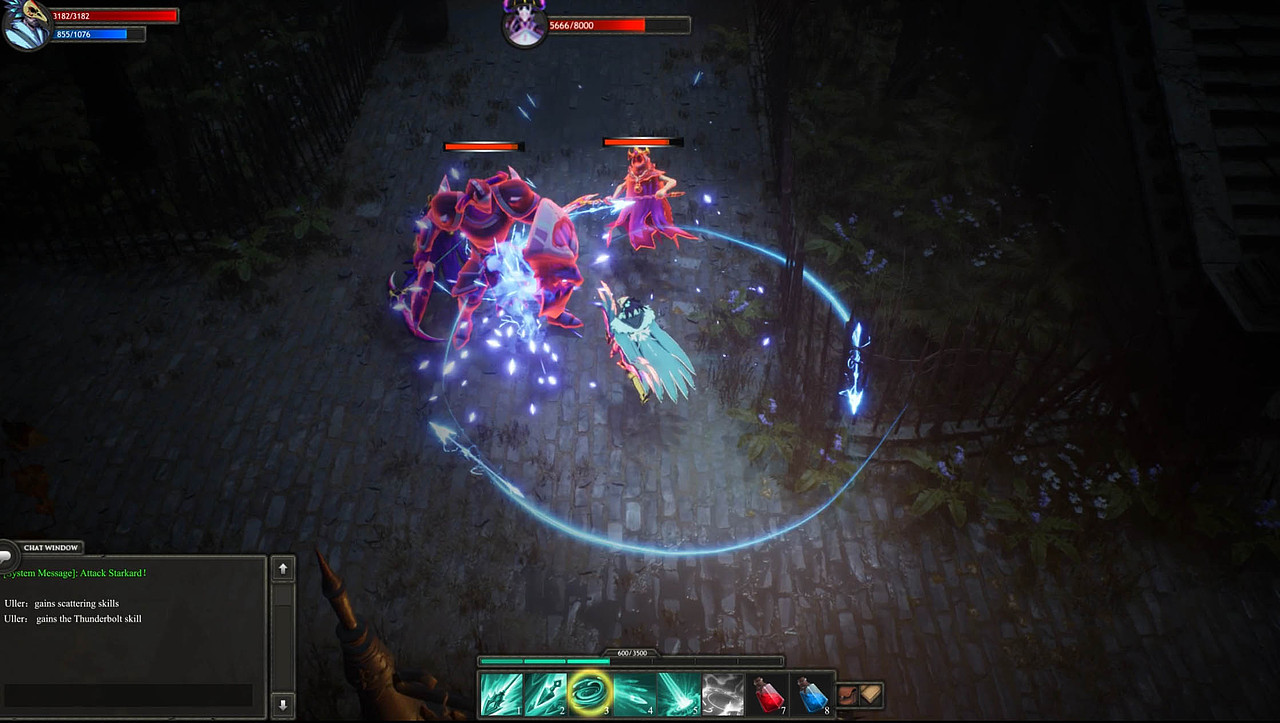Select the grey lightning skill icon
1280x723 pixels.
722,694
